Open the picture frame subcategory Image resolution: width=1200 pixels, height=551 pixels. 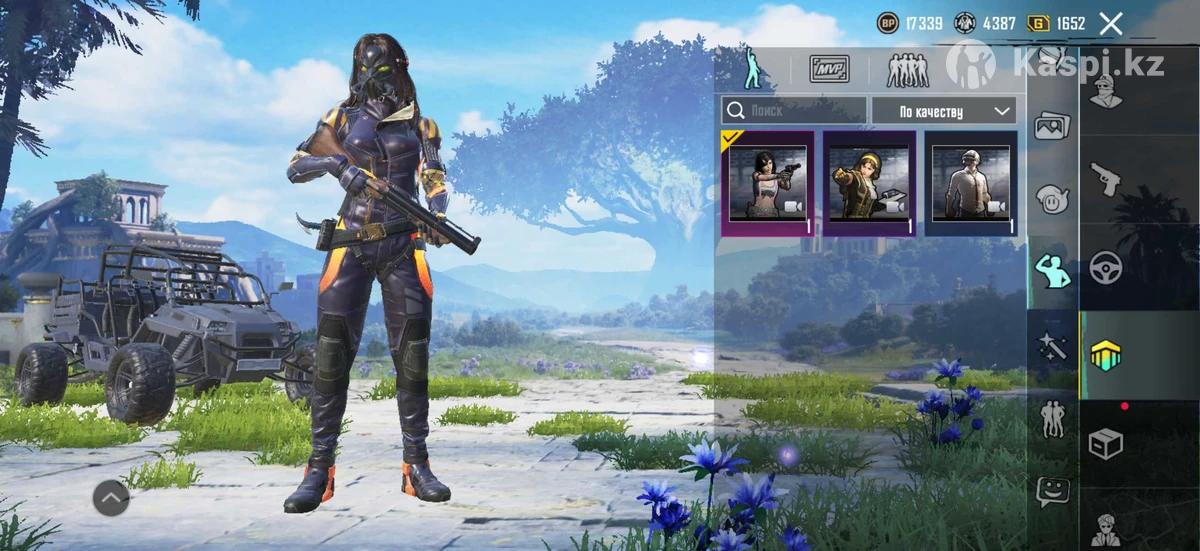pyautogui.click(x=1051, y=126)
